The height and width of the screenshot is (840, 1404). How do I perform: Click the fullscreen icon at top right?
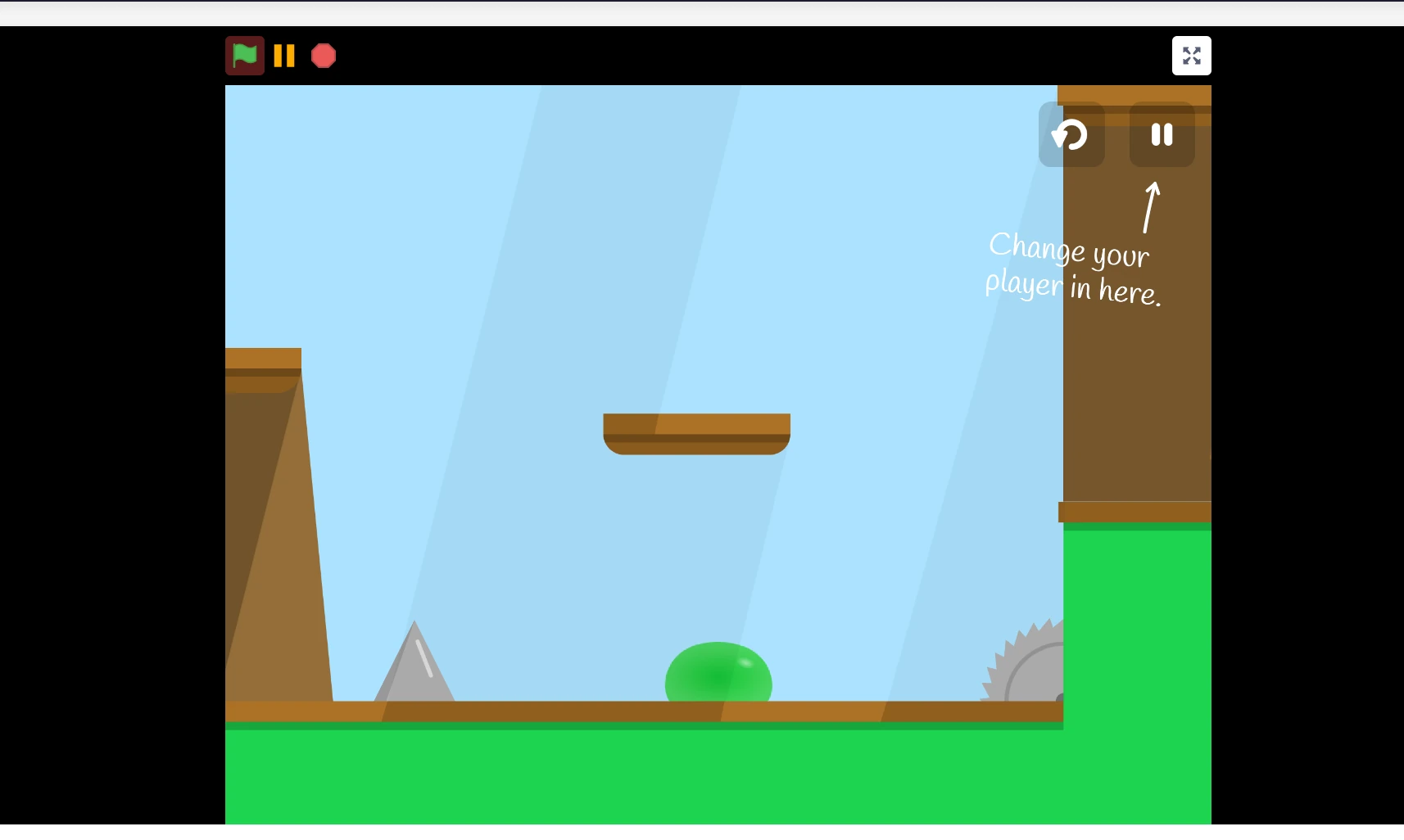[x=1192, y=56]
